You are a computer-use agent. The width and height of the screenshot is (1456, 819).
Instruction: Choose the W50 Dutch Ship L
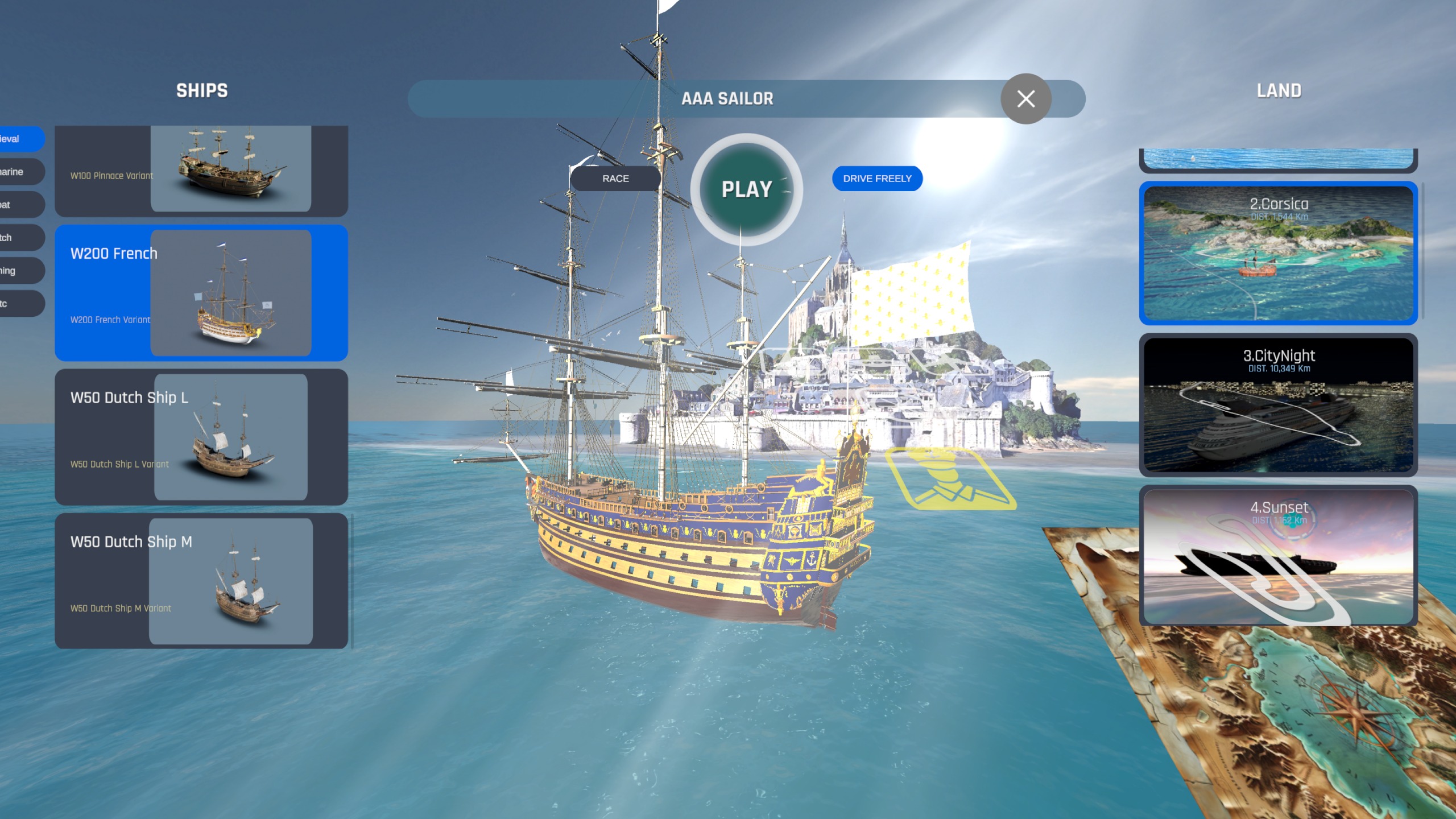[x=201, y=437]
